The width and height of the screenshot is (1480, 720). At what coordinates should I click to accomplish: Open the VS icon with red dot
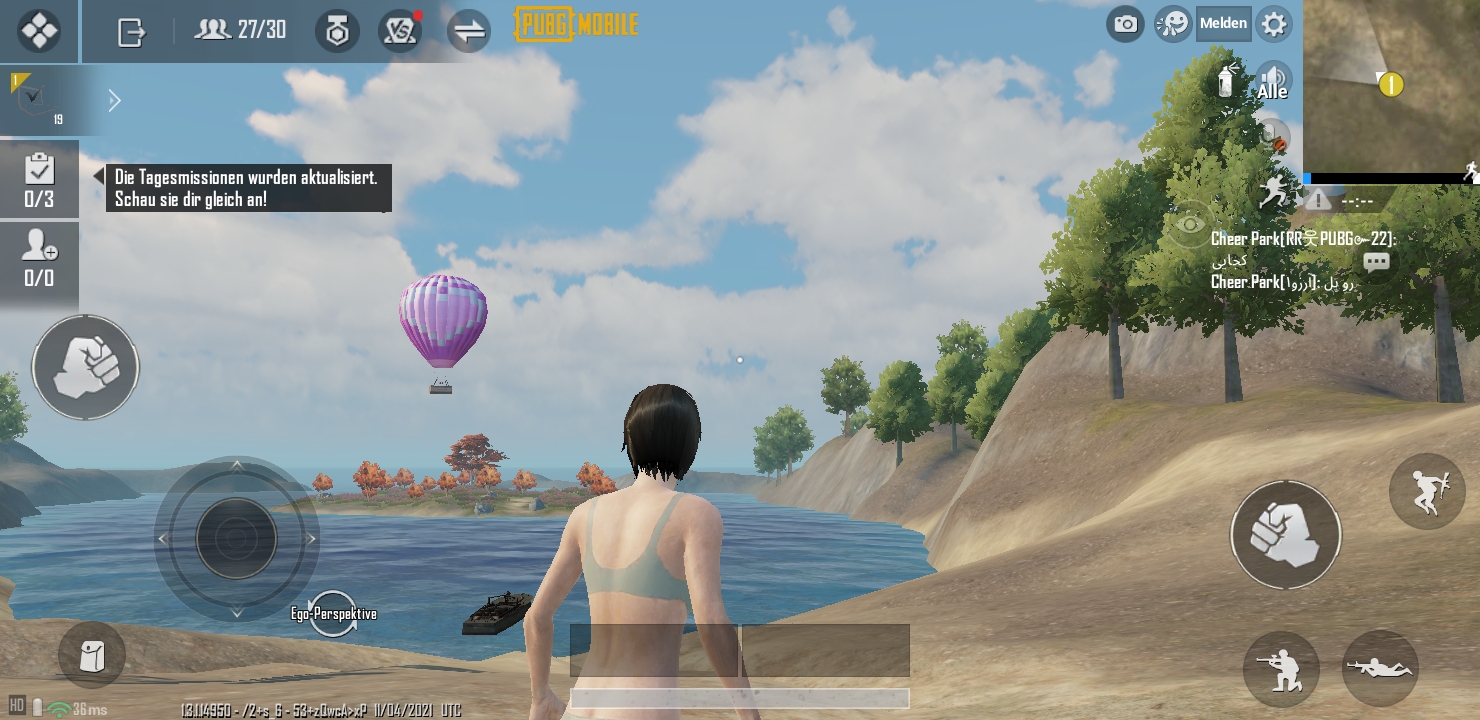click(399, 31)
